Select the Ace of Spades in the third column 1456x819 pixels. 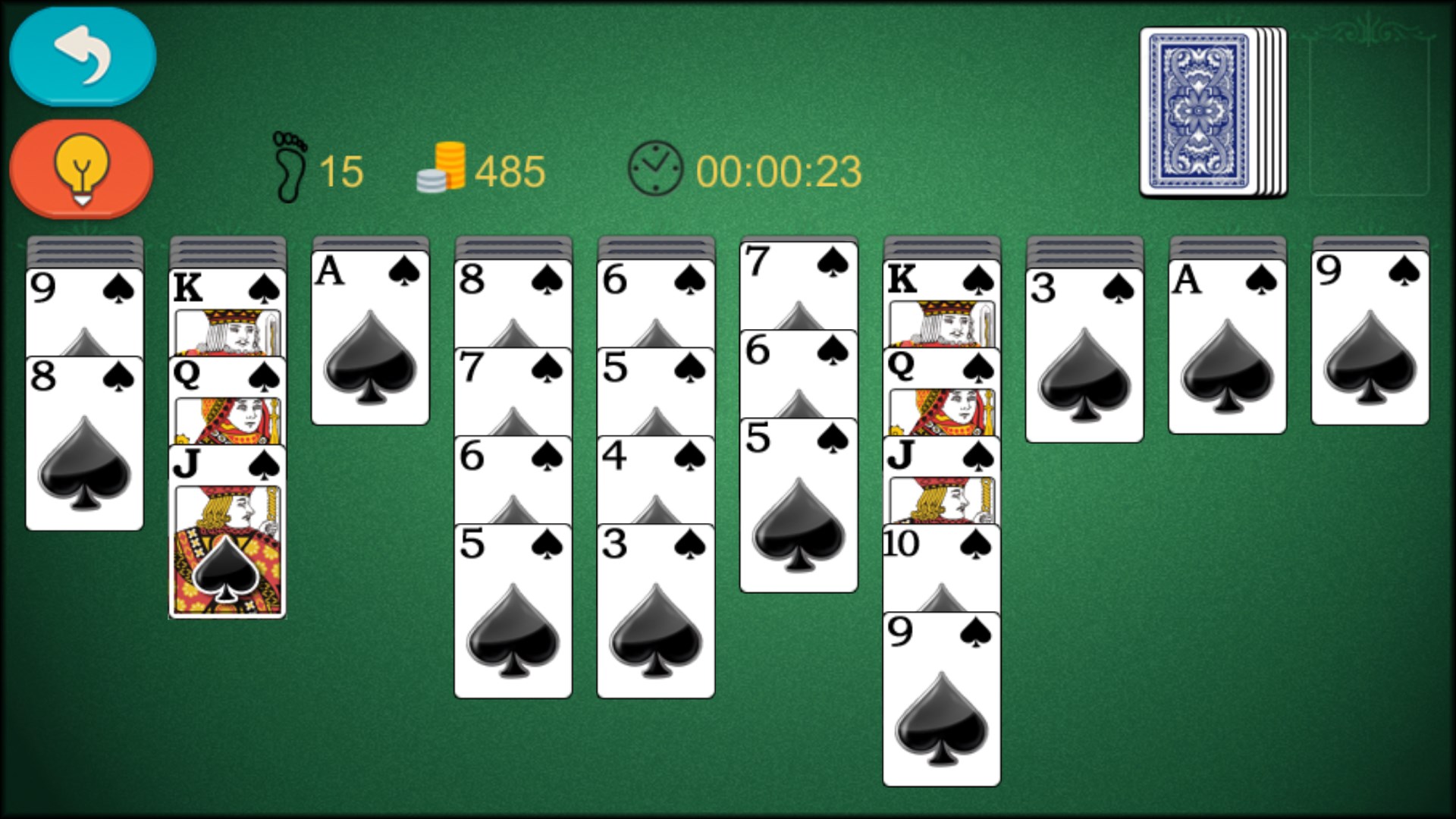tap(369, 334)
